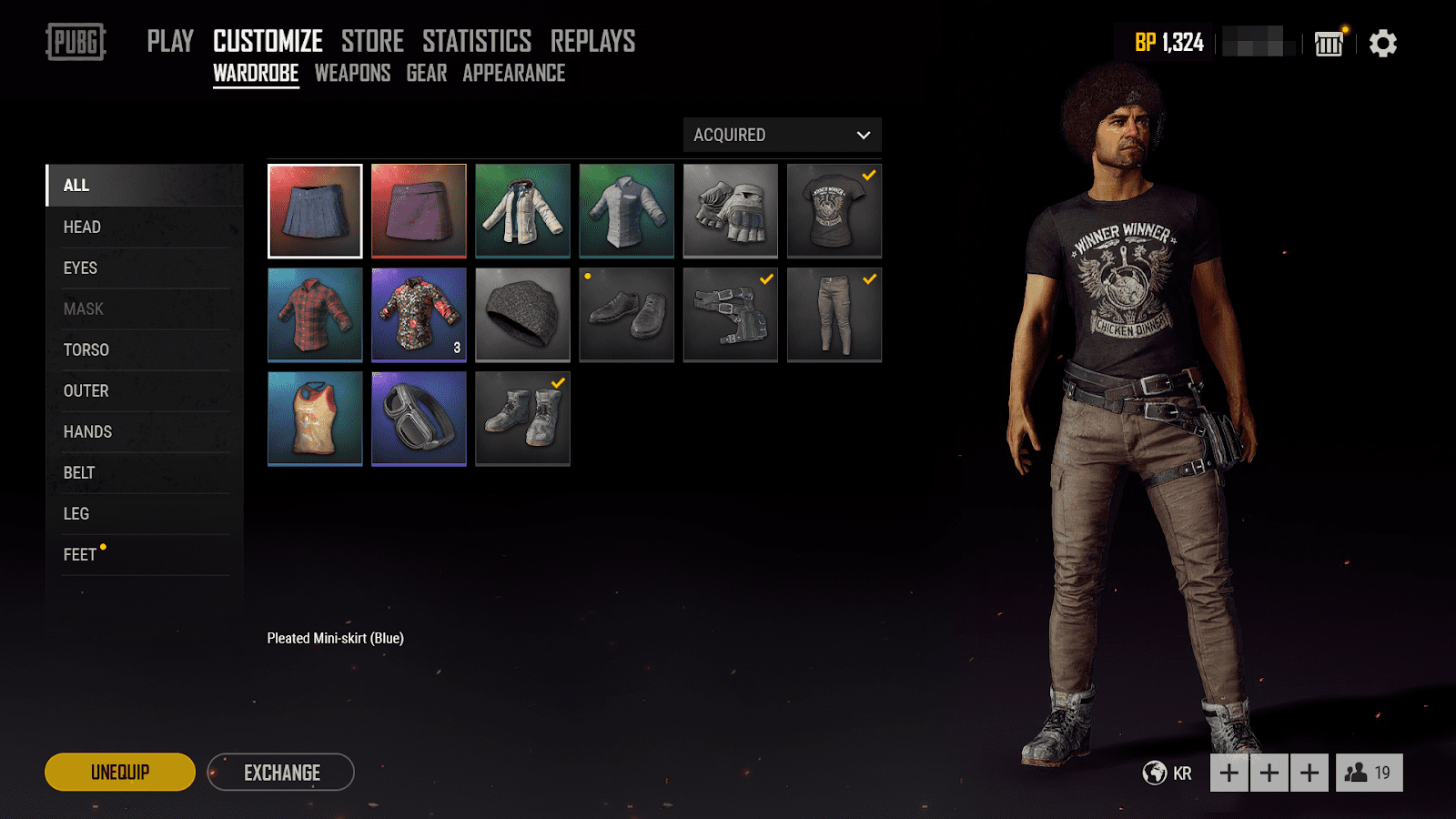Choose the Head category
The width and height of the screenshot is (1456, 819).
[82, 227]
